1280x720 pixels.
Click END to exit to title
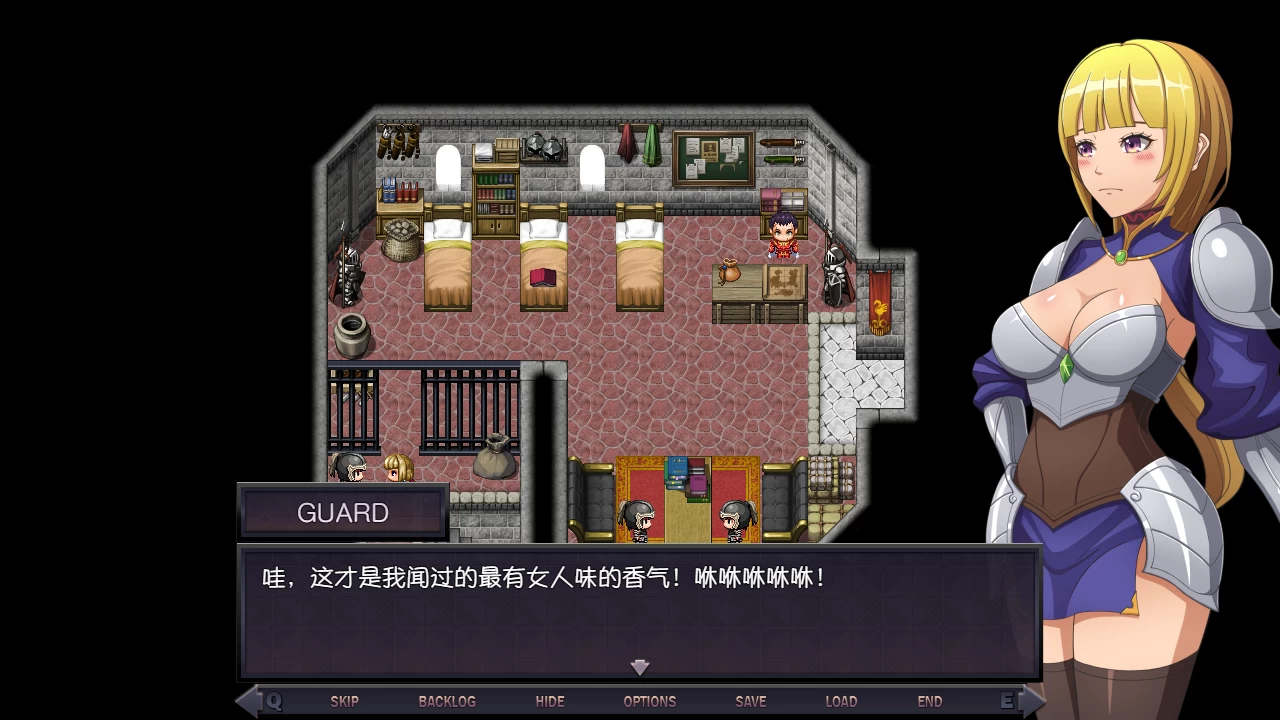point(930,701)
